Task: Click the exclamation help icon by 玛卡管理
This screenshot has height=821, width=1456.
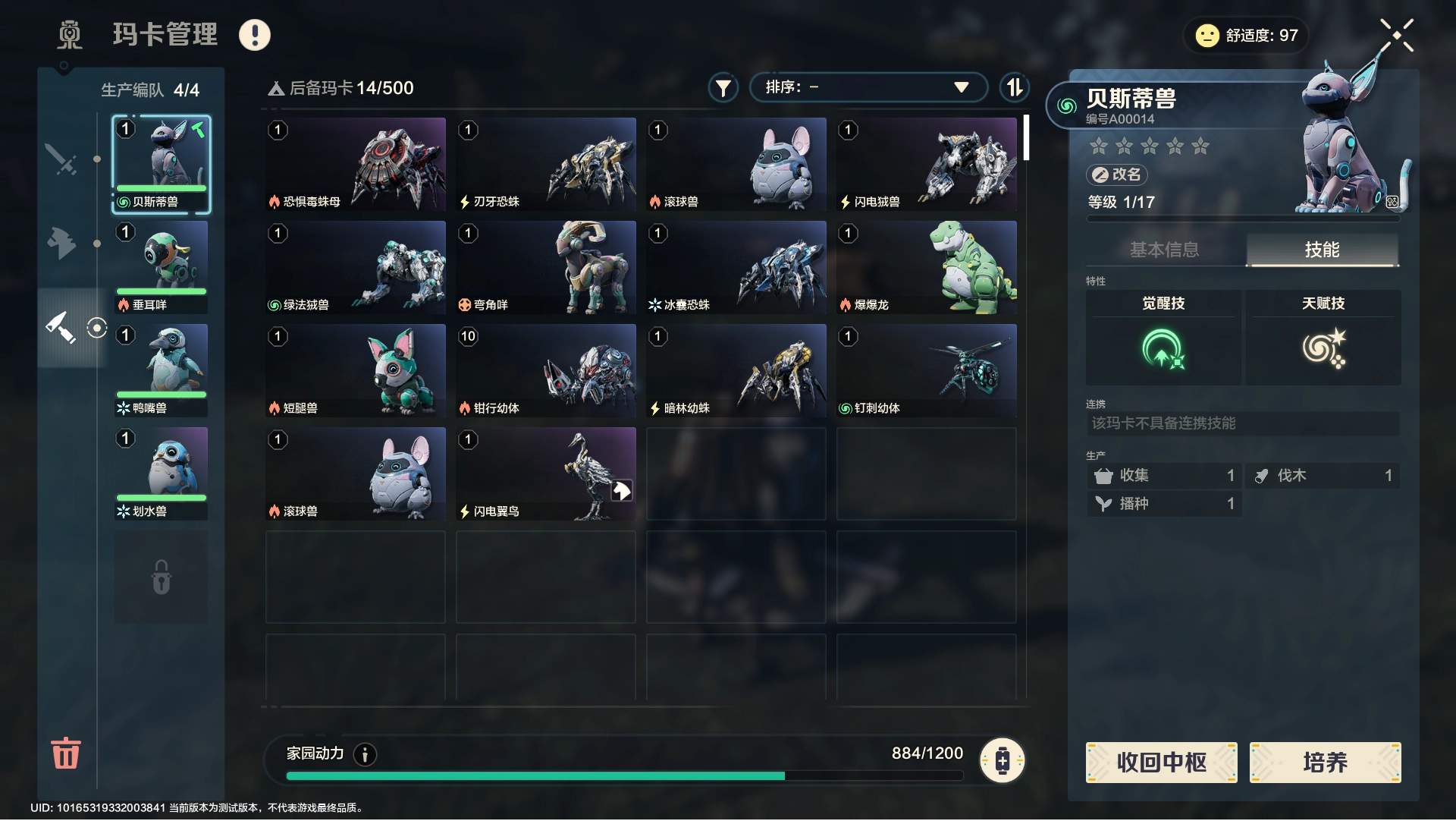Action: click(x=255, y=35)
